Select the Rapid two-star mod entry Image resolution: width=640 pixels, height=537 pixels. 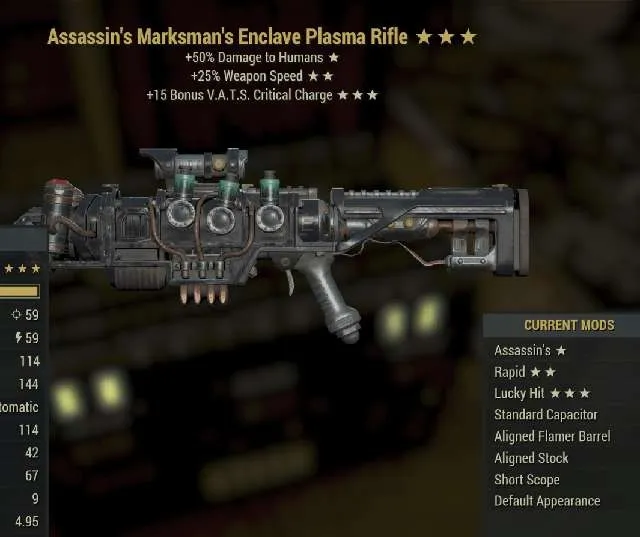(x=525, y=372)
